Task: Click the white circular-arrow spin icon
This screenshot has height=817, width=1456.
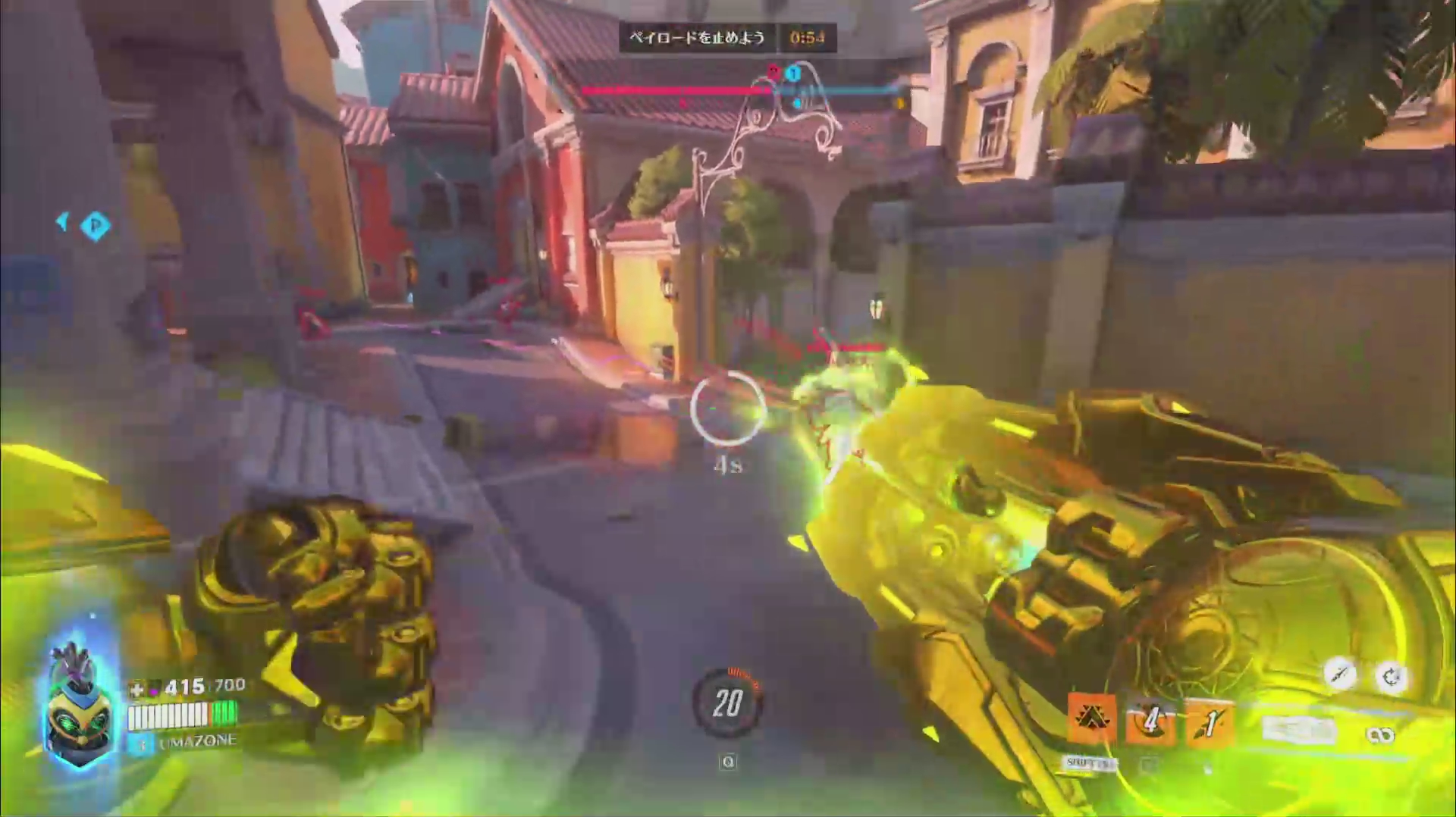Action: (x=1391, y=677)
